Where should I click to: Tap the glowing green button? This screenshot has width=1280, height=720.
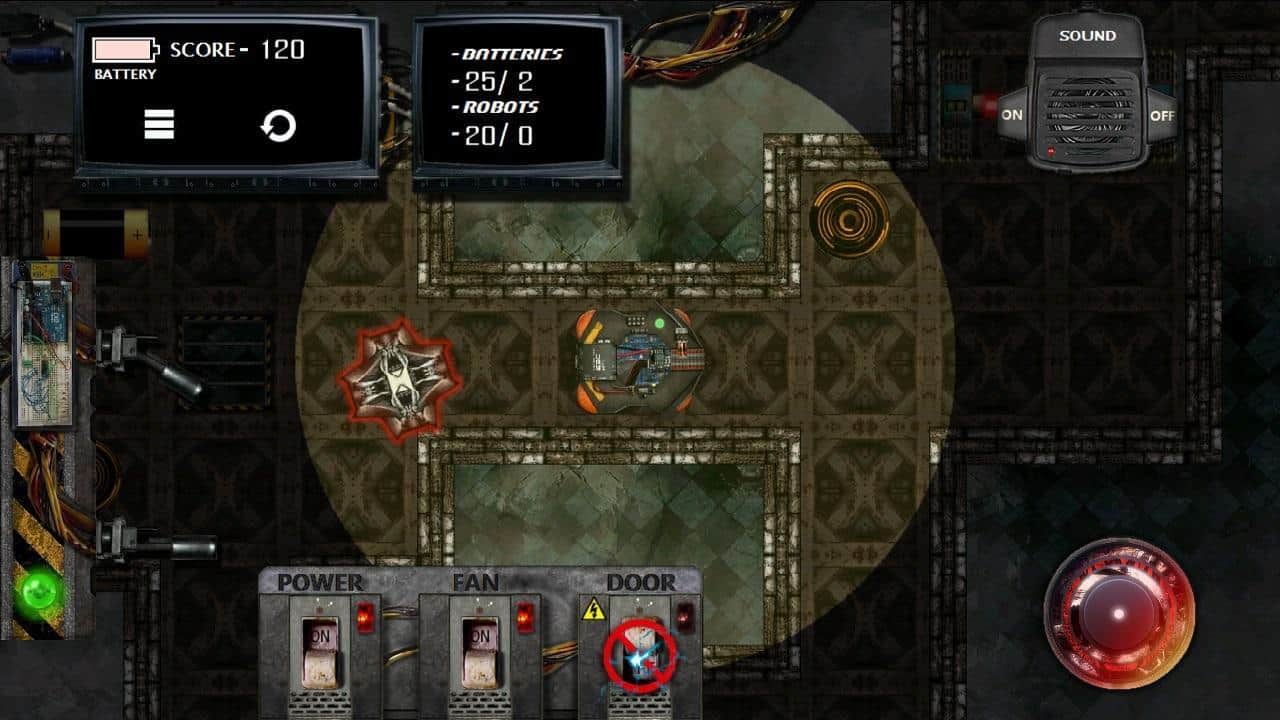[41, 587]
